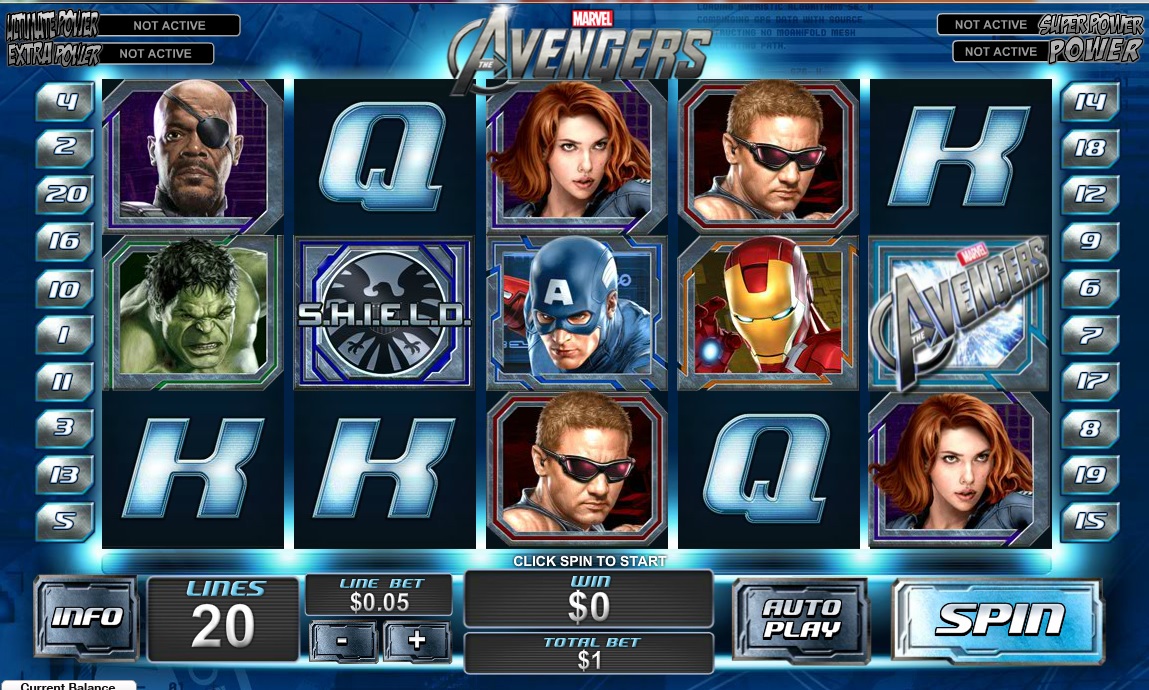The height and width of the screenshot is (690, 1149).
Task: Open the Info paytable
Action: pos(87,616)
